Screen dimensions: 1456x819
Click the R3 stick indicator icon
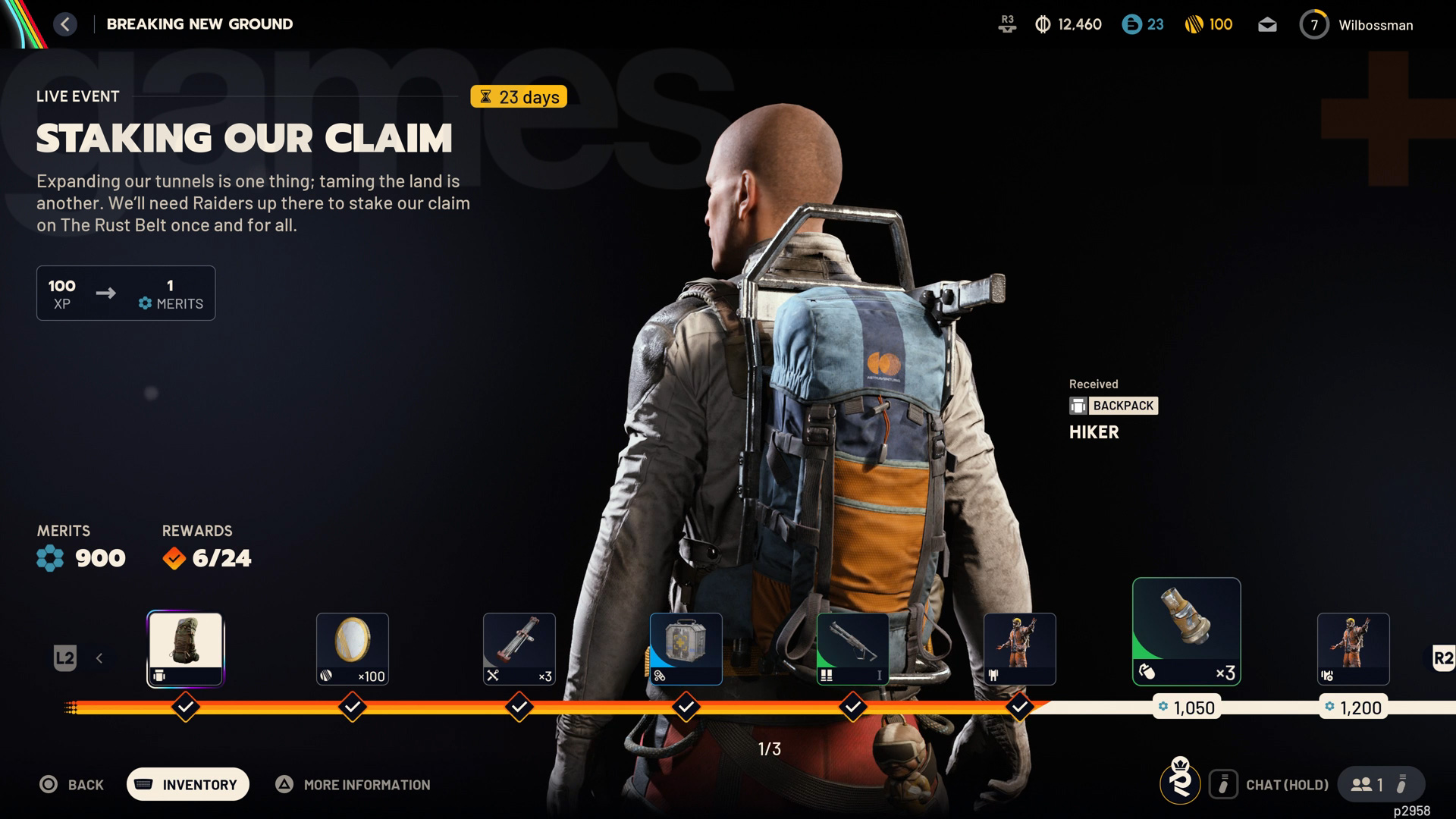[1007, 24]
